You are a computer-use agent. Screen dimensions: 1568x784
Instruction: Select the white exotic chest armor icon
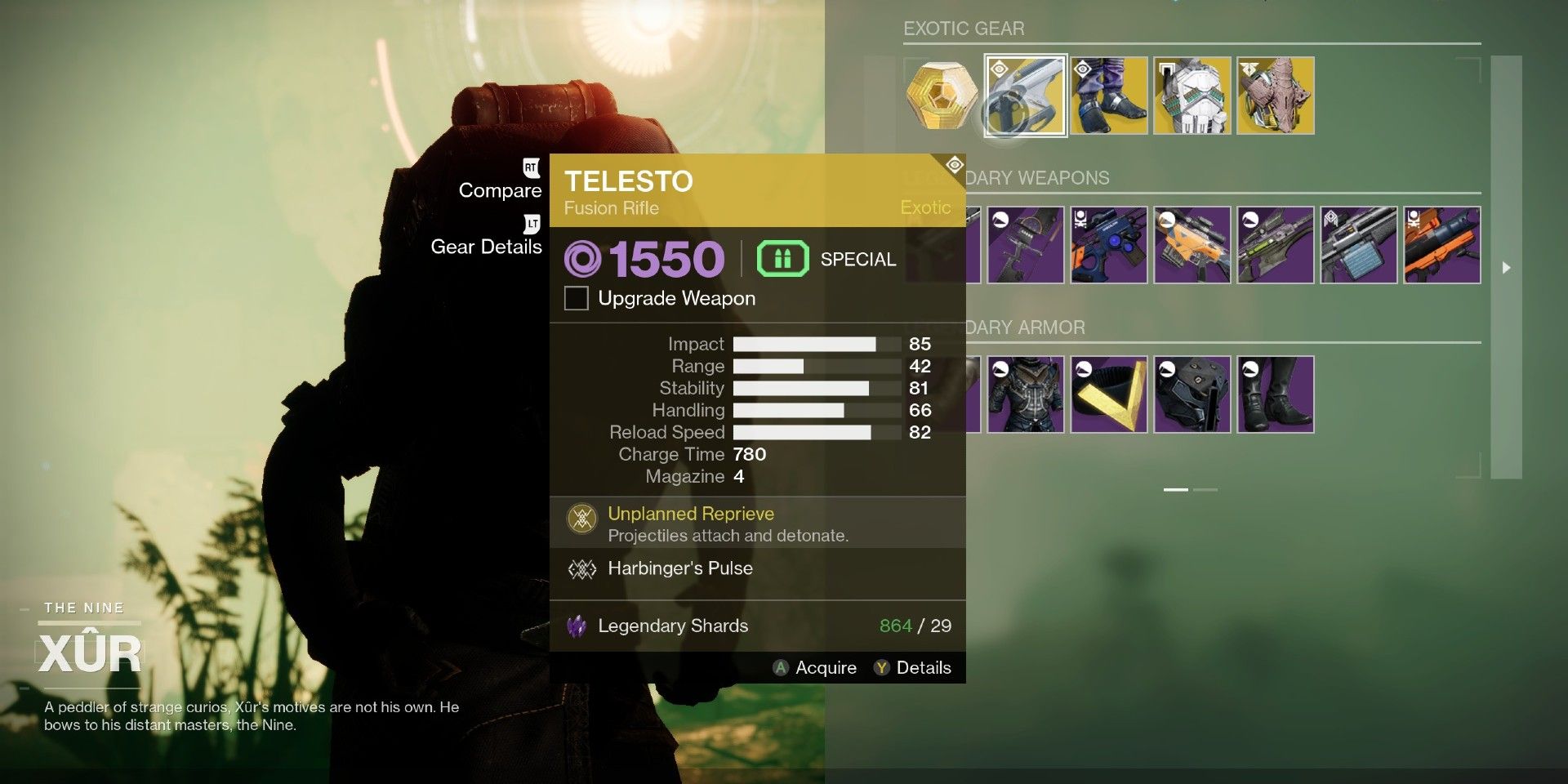(1192, 95)
